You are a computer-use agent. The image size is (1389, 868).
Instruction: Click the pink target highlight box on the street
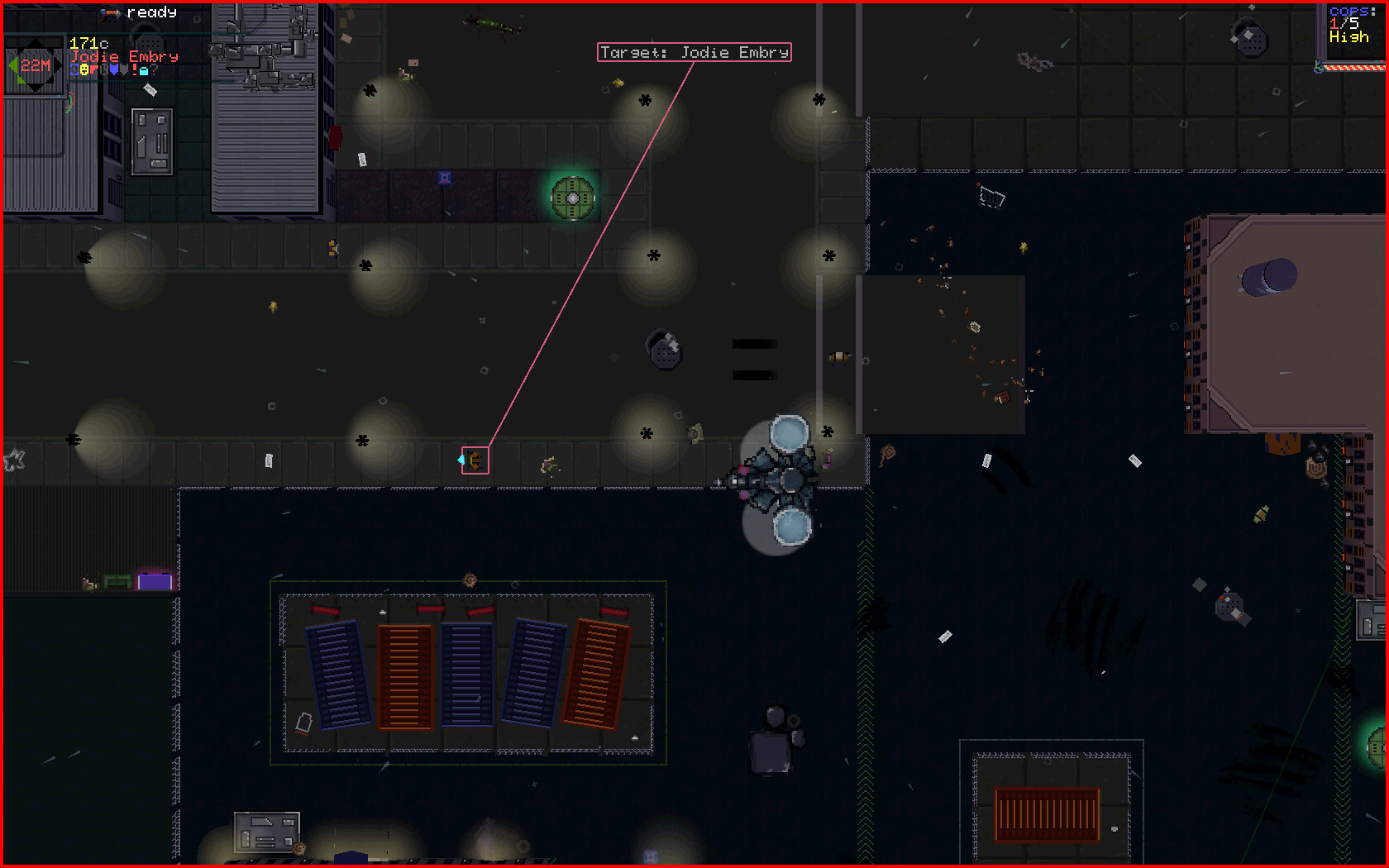pos(475,460)
